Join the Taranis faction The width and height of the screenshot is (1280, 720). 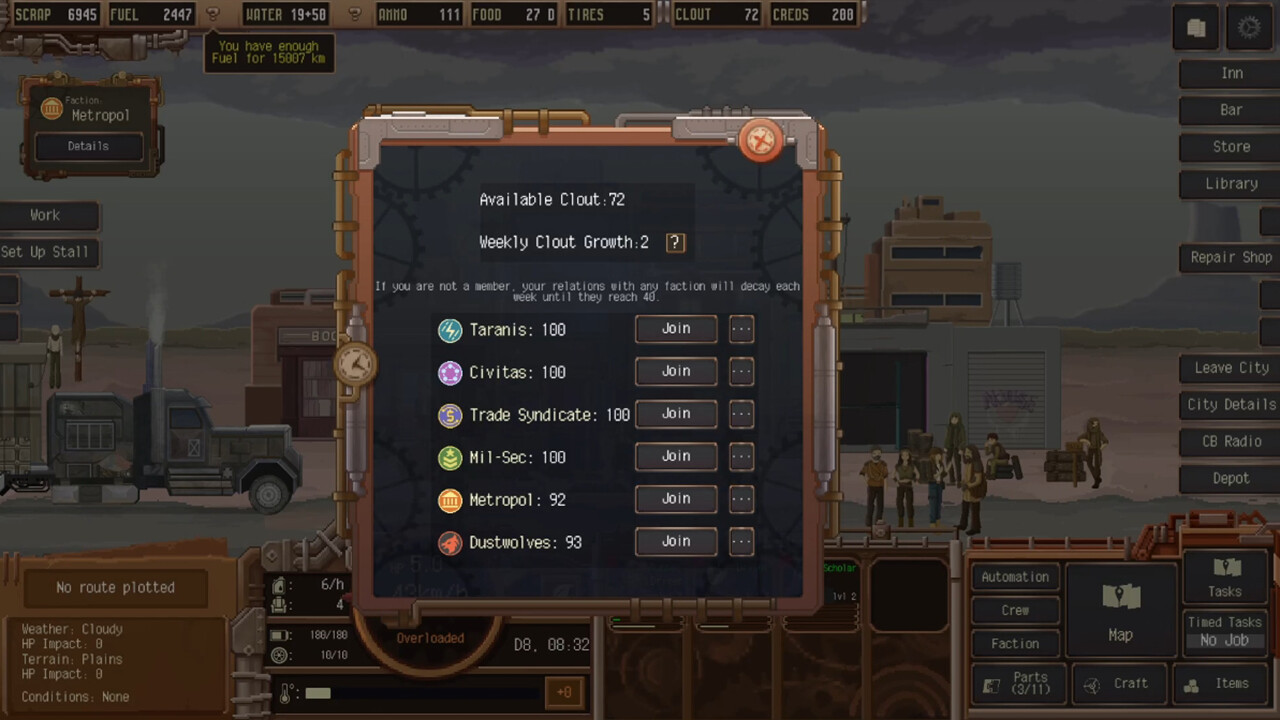[676, 329]
